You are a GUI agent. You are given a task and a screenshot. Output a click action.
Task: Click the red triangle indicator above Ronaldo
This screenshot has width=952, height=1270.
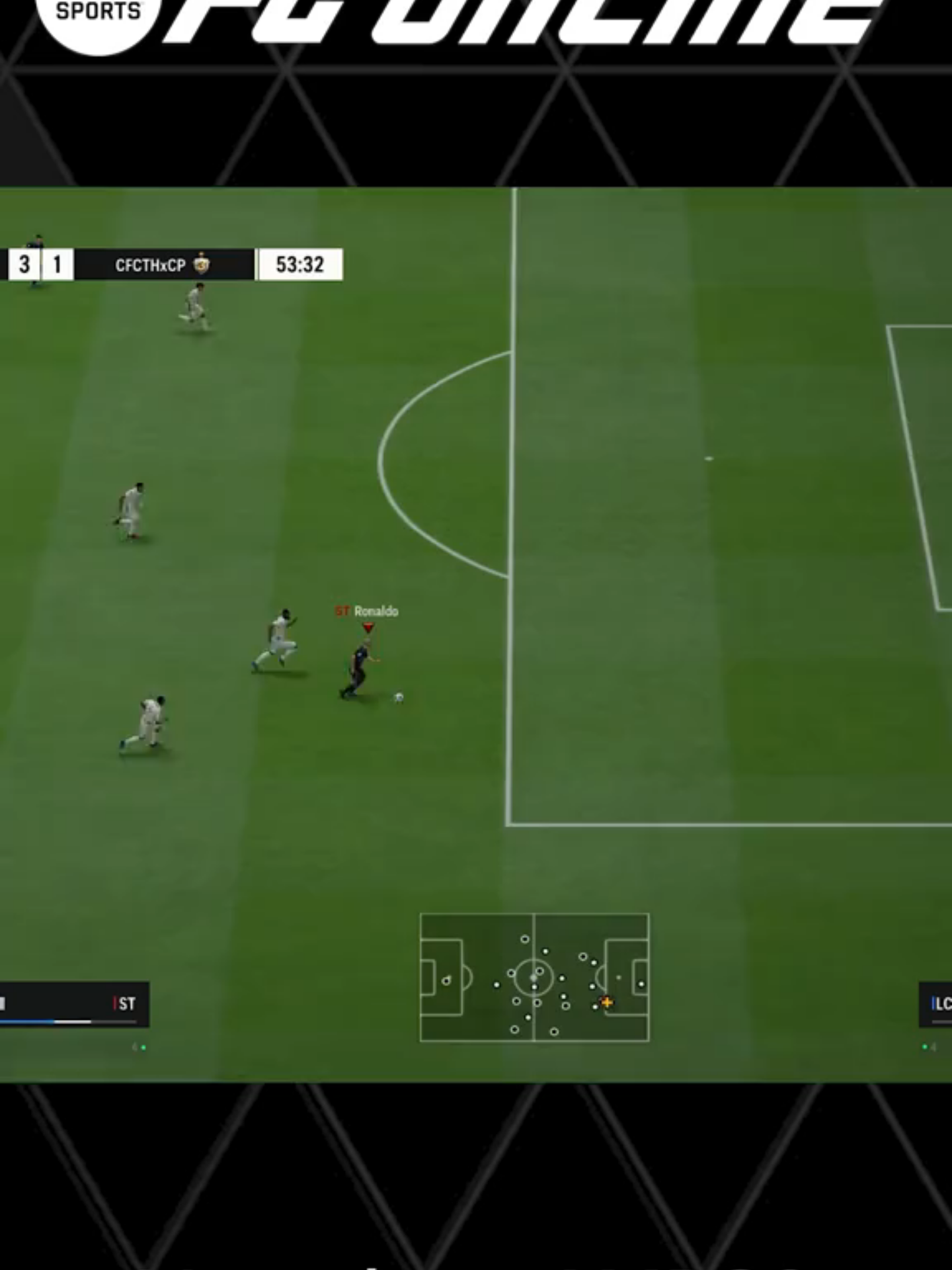[x=368, y=626]
